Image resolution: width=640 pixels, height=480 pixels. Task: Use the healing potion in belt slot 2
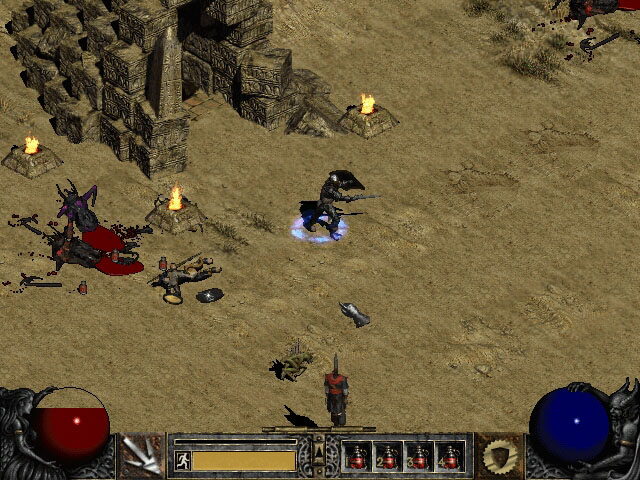click(388, 456)
